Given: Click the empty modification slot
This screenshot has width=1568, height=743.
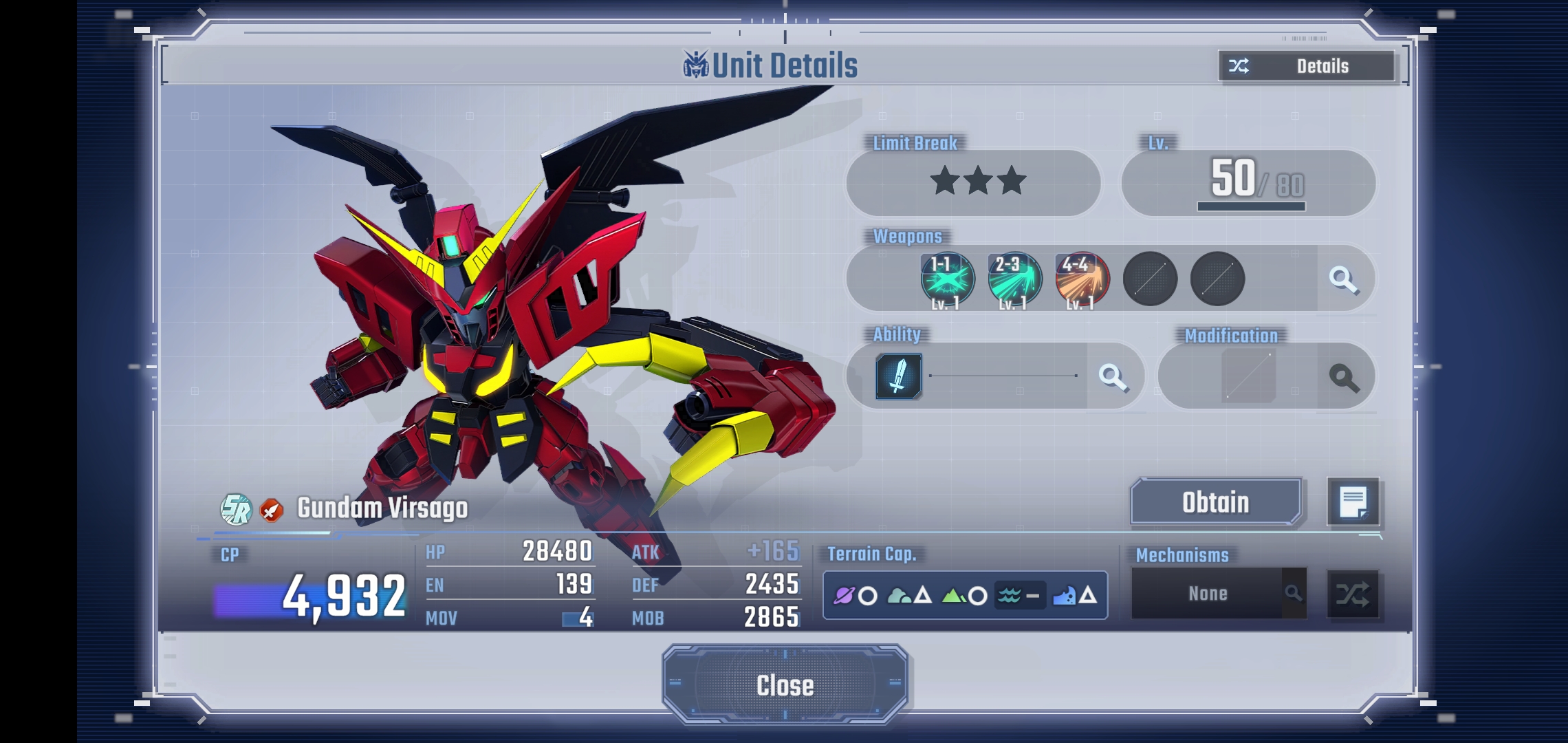Looking at the screenshot, I should (1248, 376).
